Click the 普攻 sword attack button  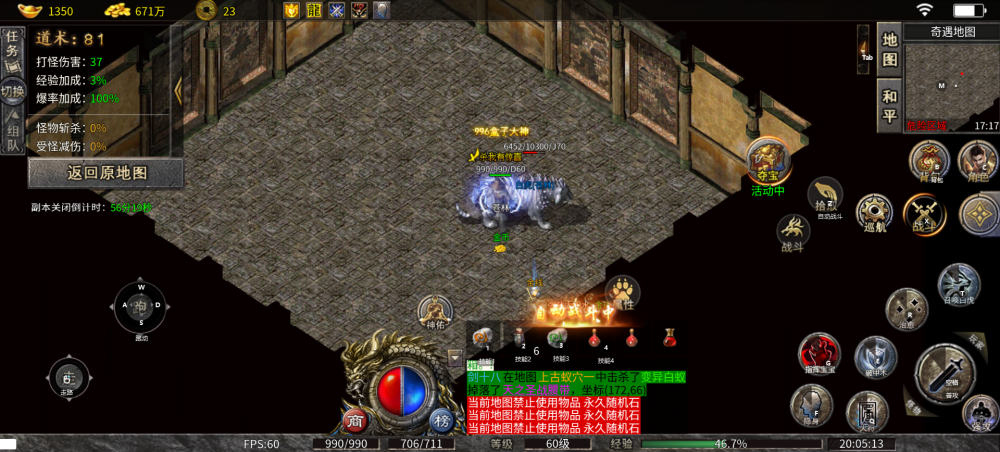pos(944,368)
